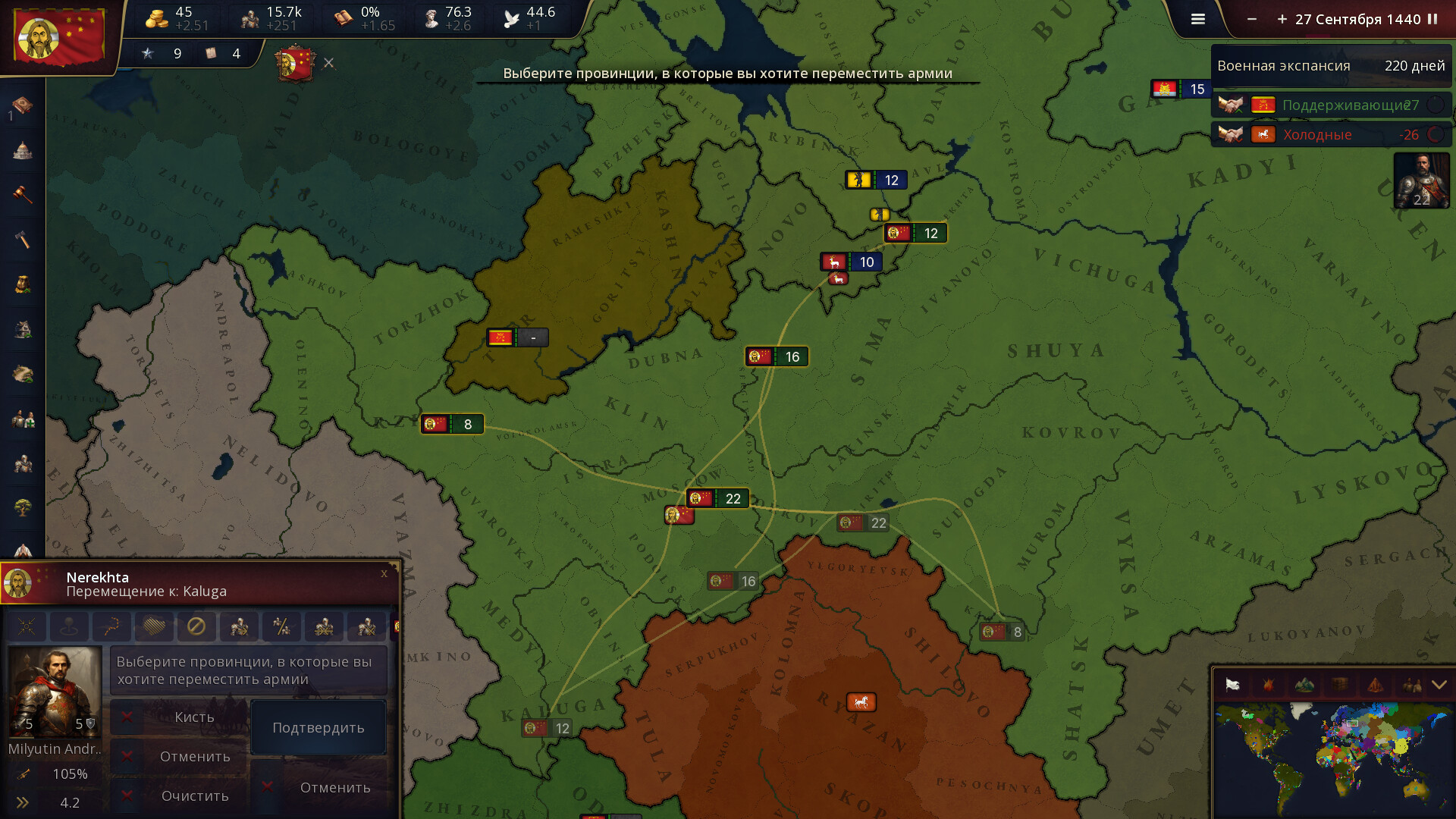Click the world minimap
The image size is (1456, 819).
[1331, 758]
